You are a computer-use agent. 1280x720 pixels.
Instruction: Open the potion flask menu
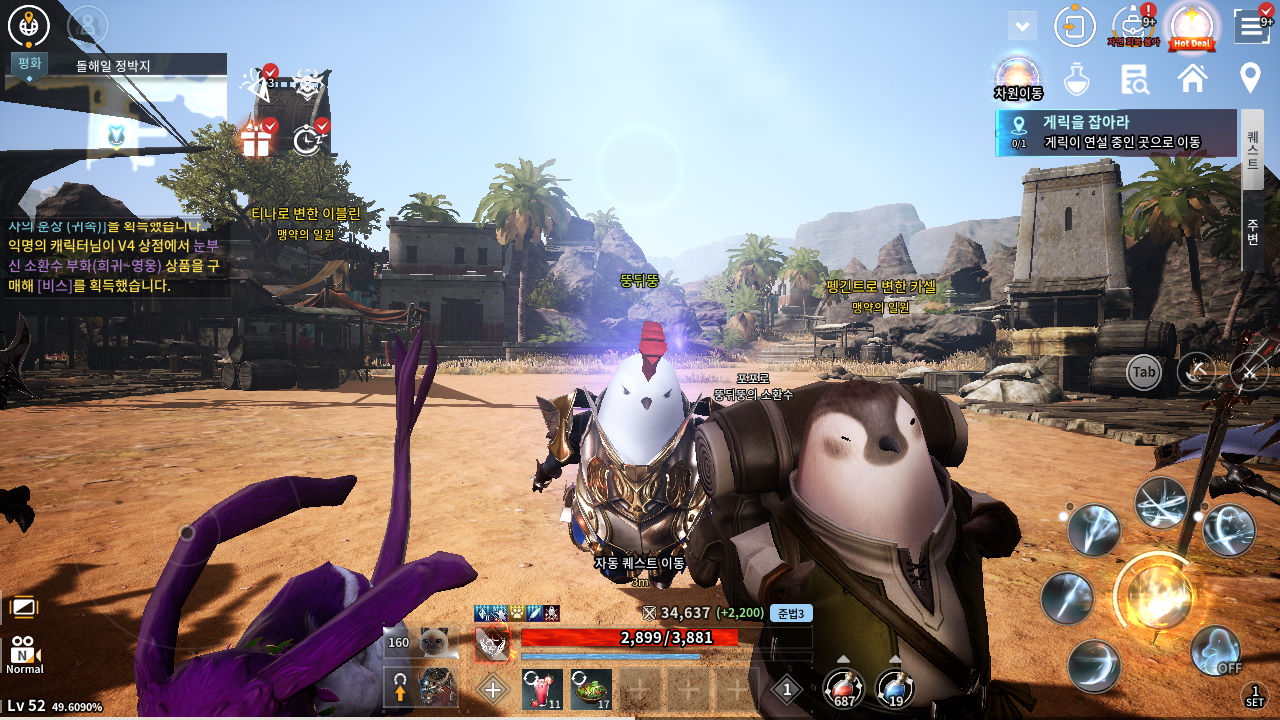click(1076, 77)
